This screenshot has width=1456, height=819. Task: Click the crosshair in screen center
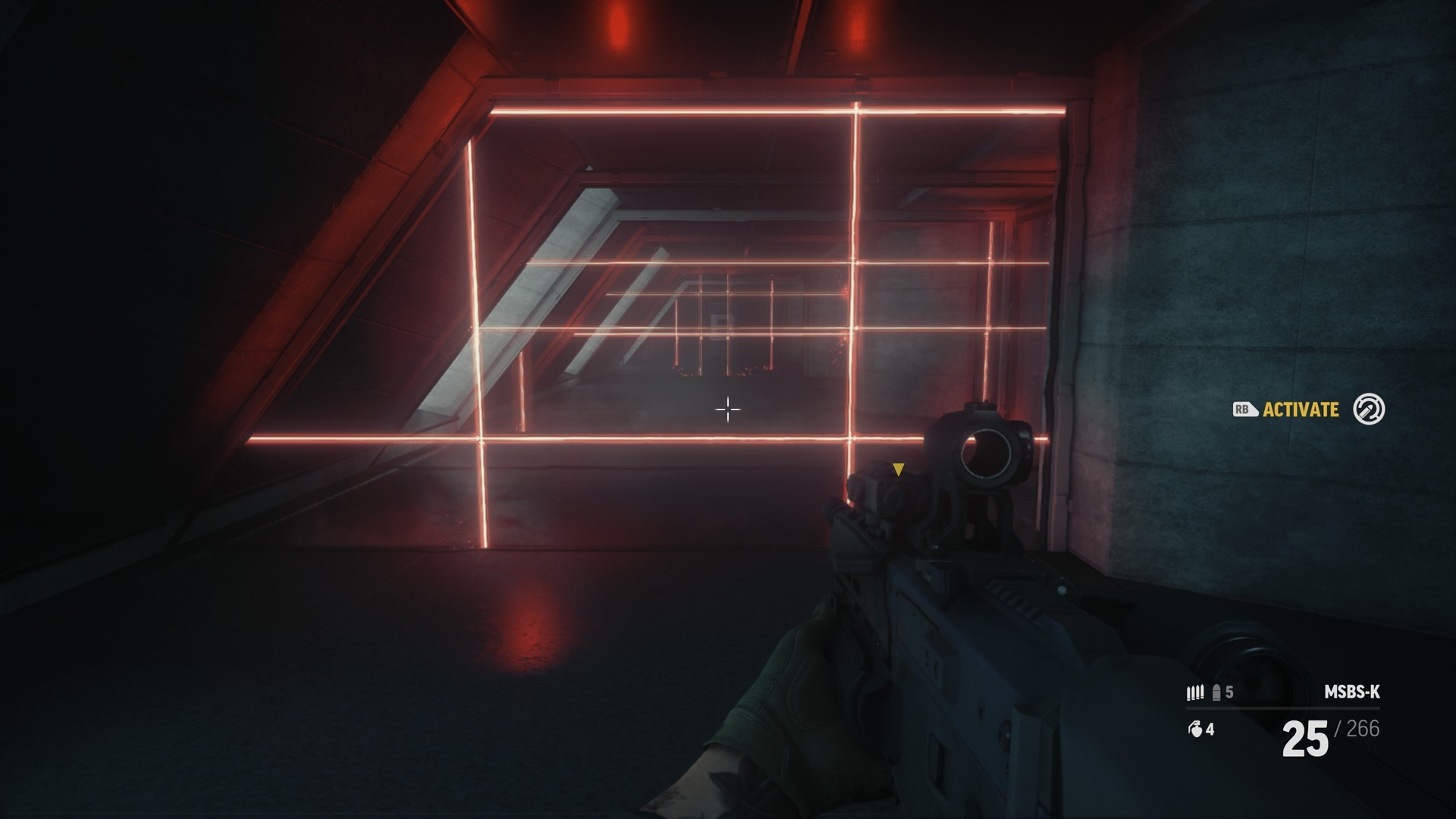coord(728,410)
